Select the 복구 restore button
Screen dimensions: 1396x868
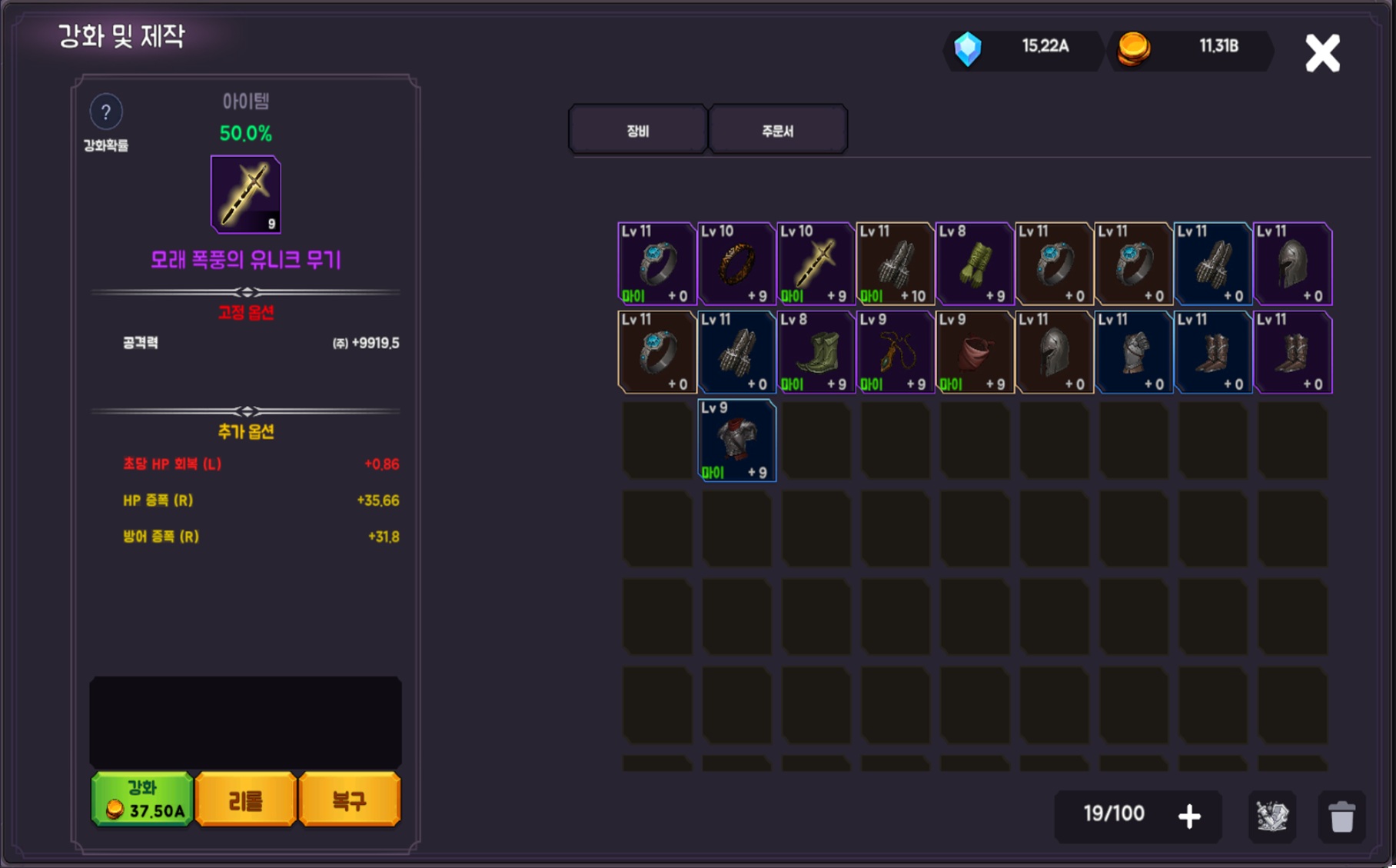coord(350,800)
